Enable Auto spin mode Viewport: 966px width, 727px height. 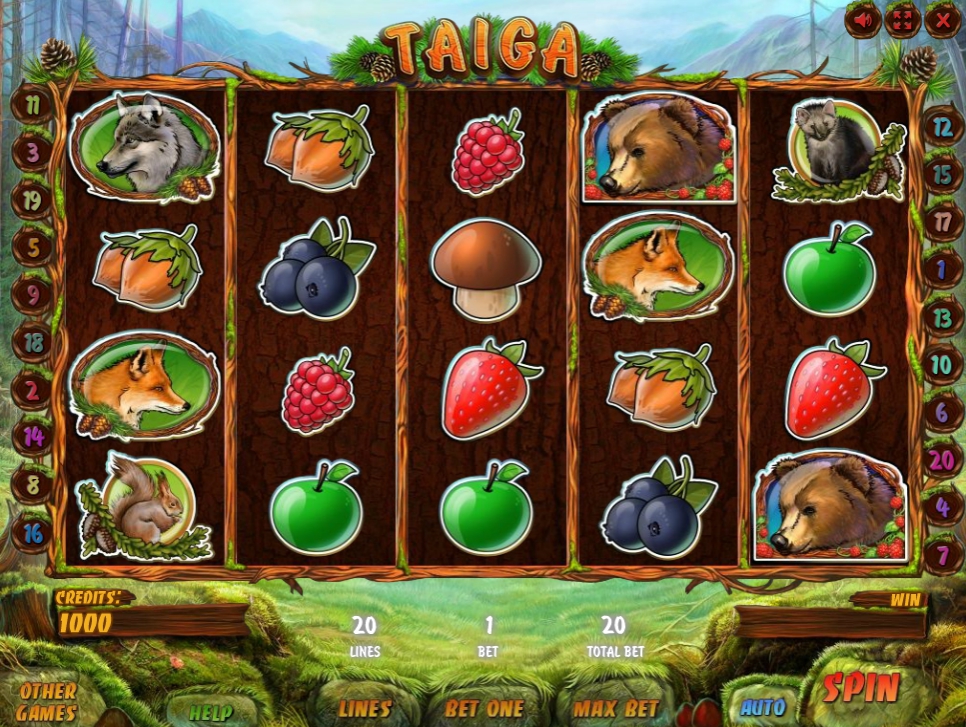coord(763,707)
